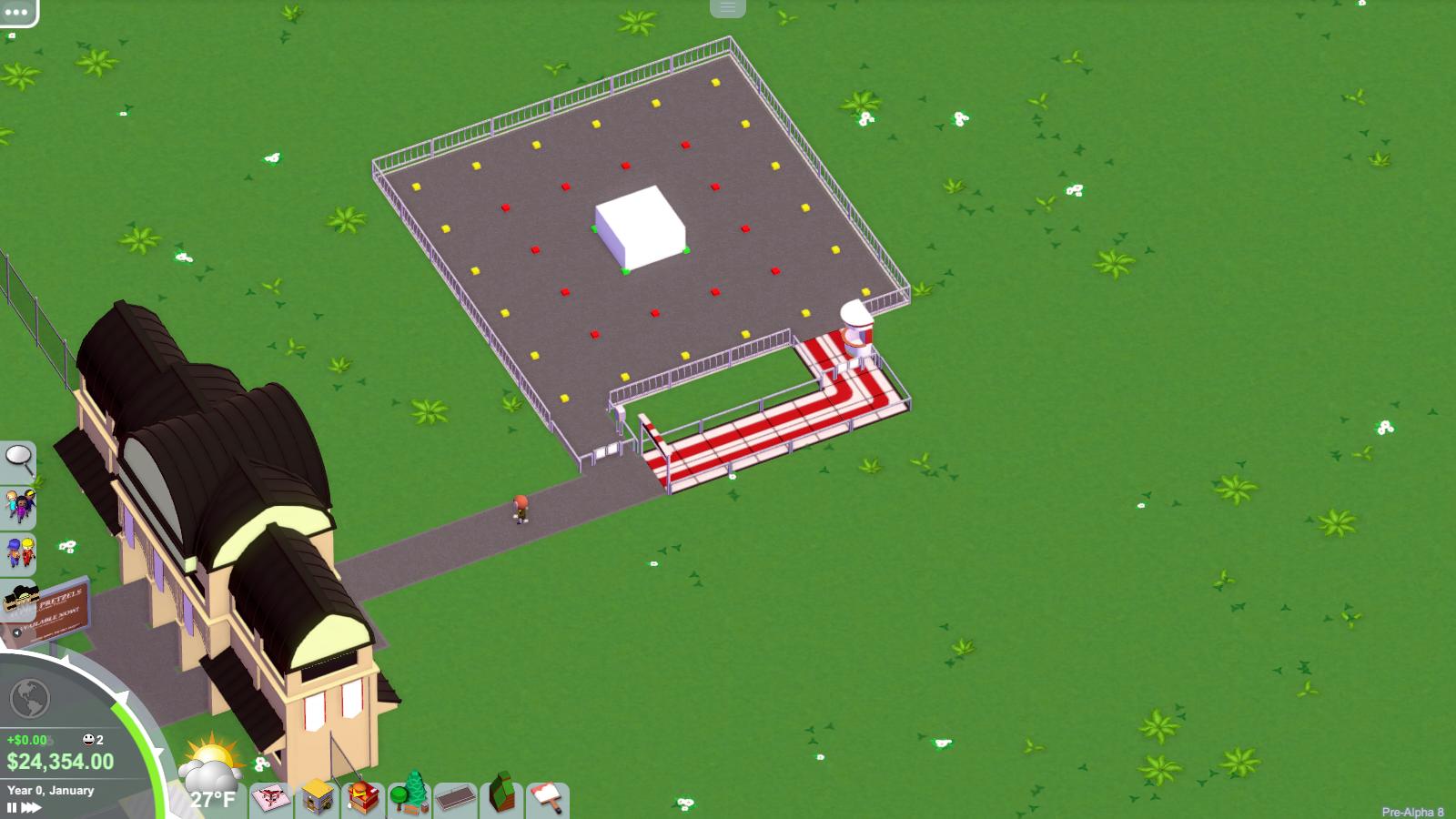The height and width of the screenshot is (819, 1456).
Task: Open the park entrance panel in the sidebar
Action: [x=22, y=601]
